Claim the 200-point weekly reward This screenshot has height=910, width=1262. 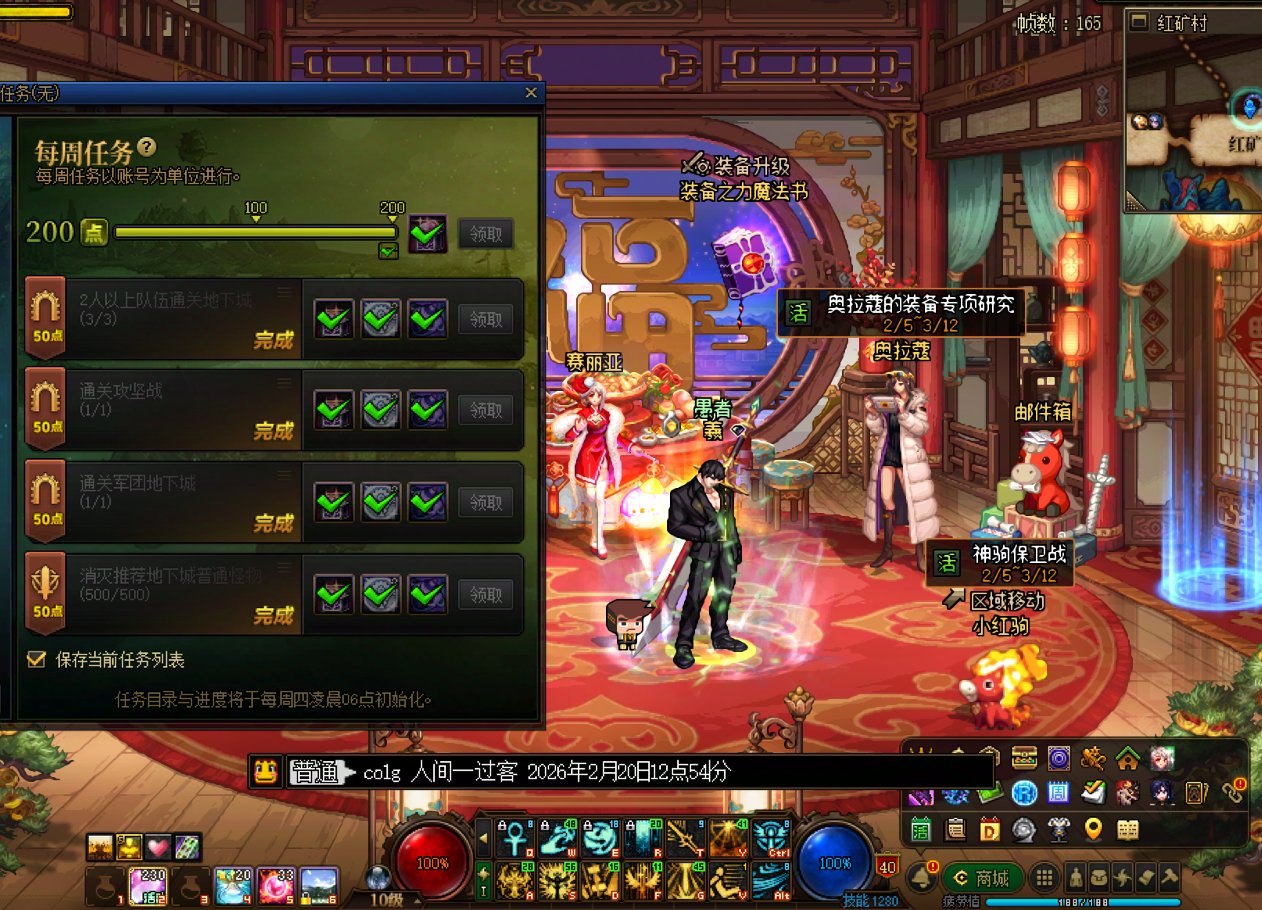point(486,234)
